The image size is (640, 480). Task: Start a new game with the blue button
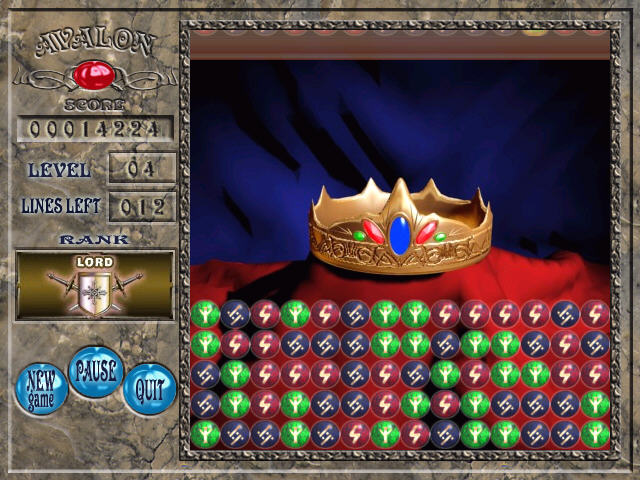coord(42,387)
